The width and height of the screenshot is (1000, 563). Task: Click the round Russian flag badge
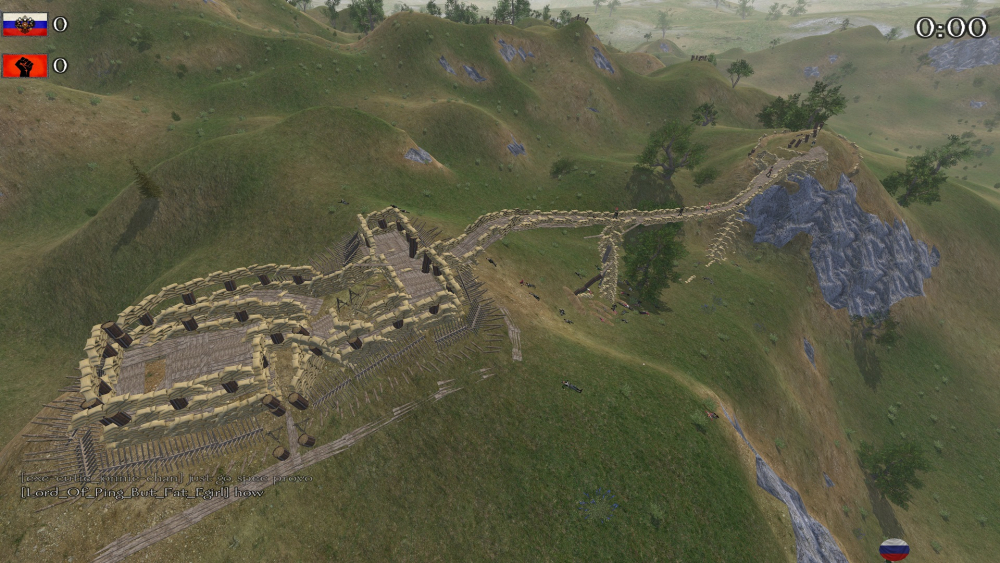pos(893,549)
